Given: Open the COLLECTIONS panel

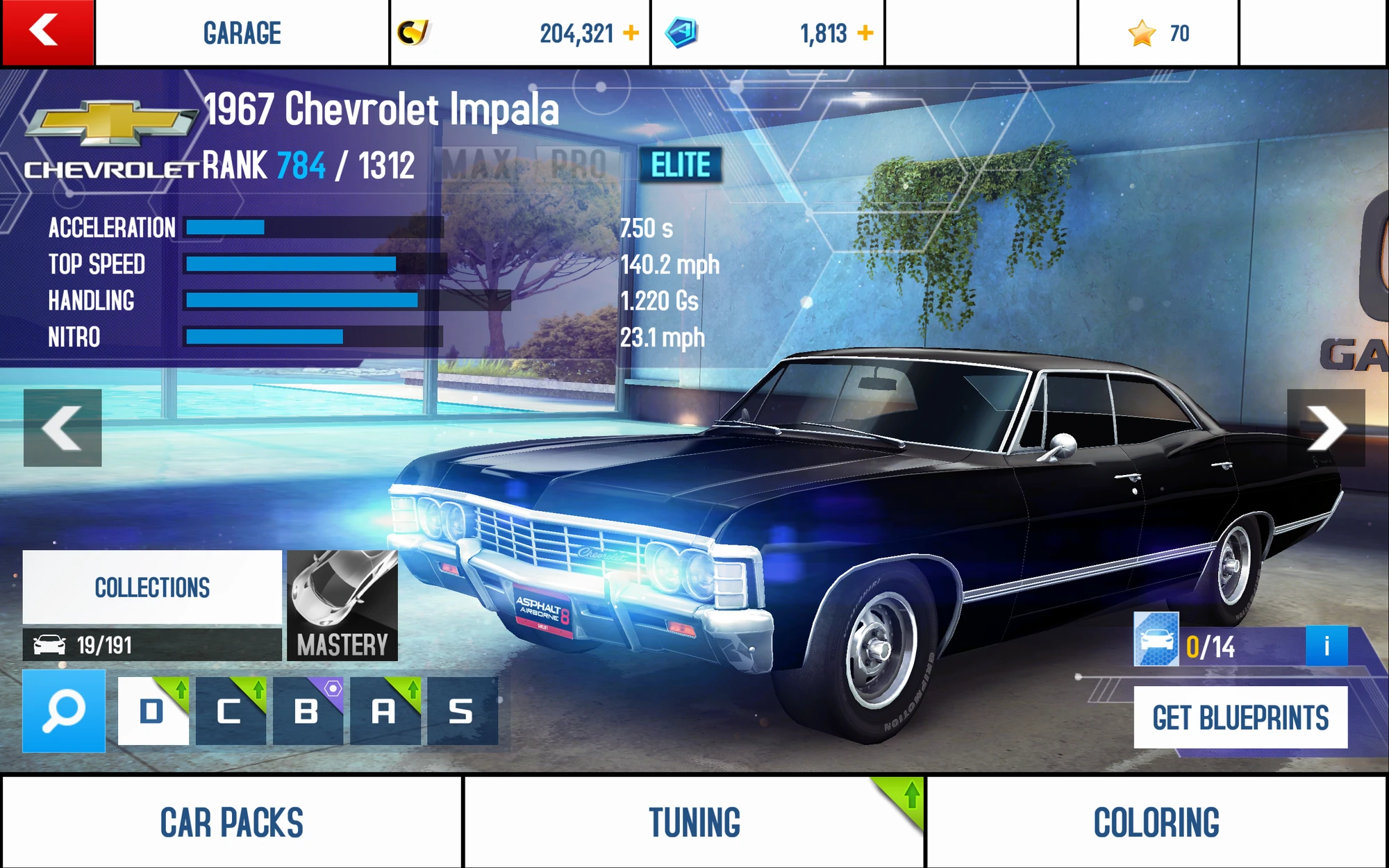Looking at the screenshot, I should (153, 587).
